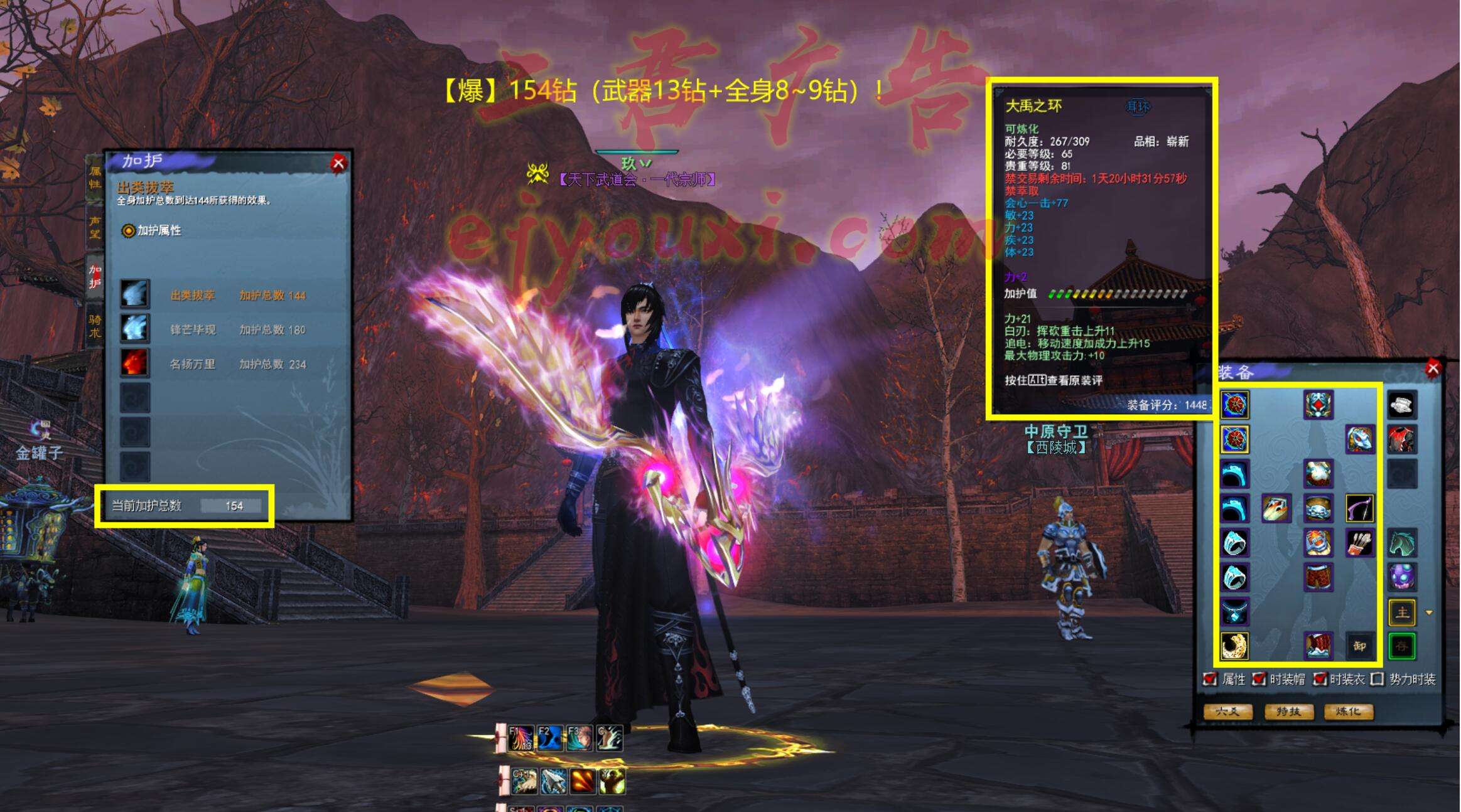Open the 特技 special skills button
Viewport: 1461px width, 812px height.
[1288, 712]
